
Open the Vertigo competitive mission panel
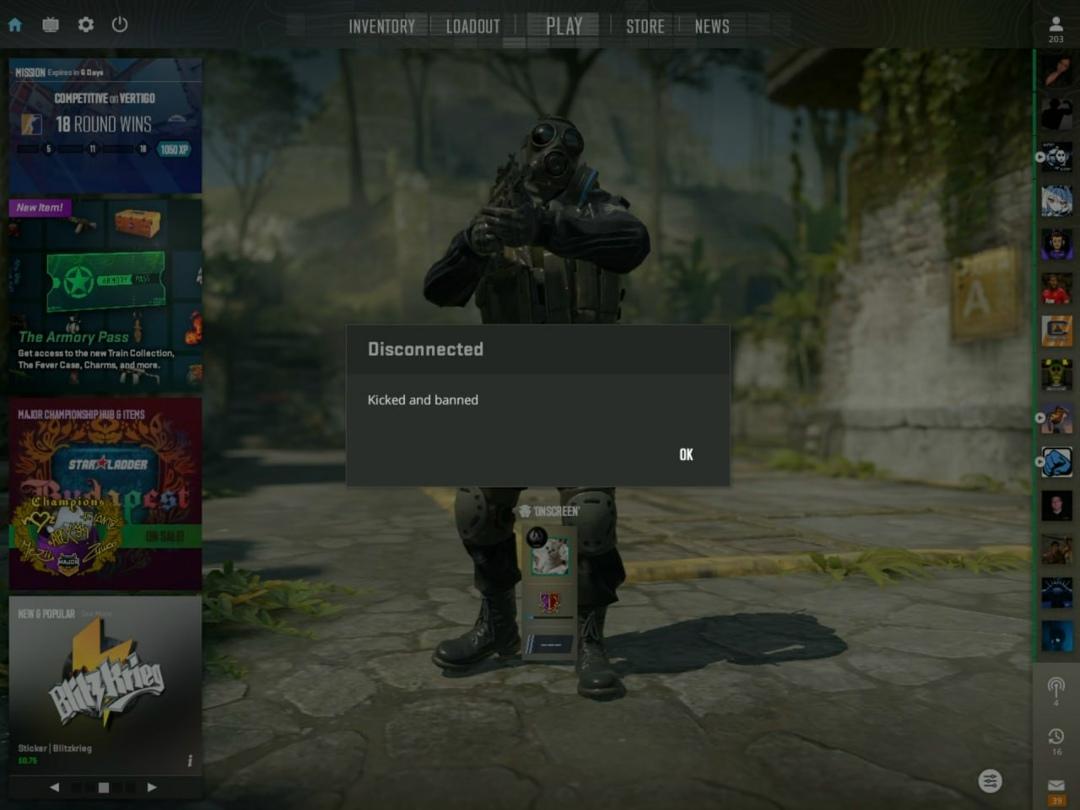pos(105,125)
